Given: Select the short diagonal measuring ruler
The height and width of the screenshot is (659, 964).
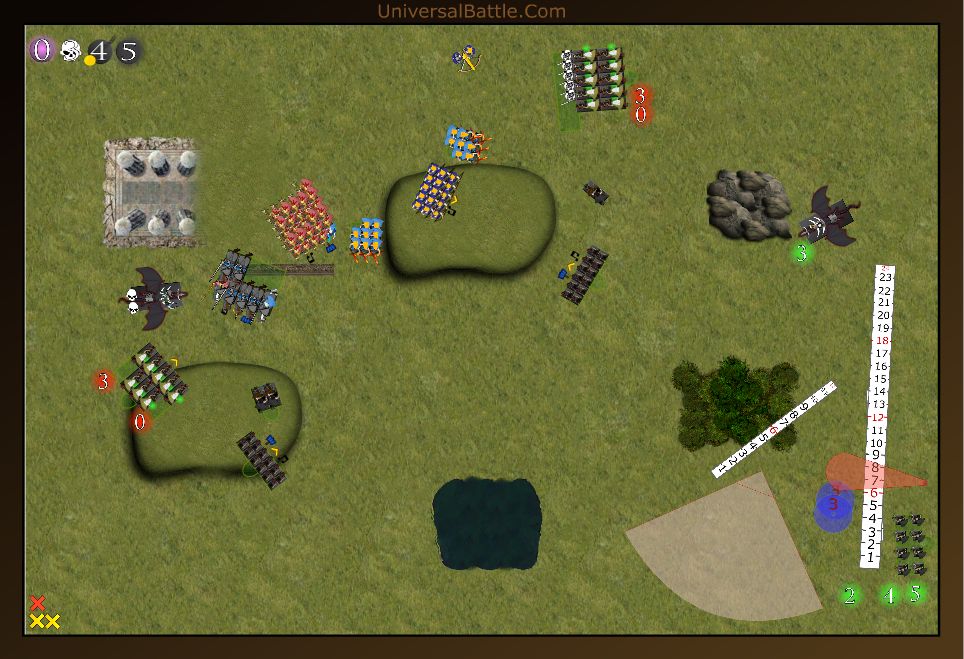Looking at the screenshot, I should 774,428.
